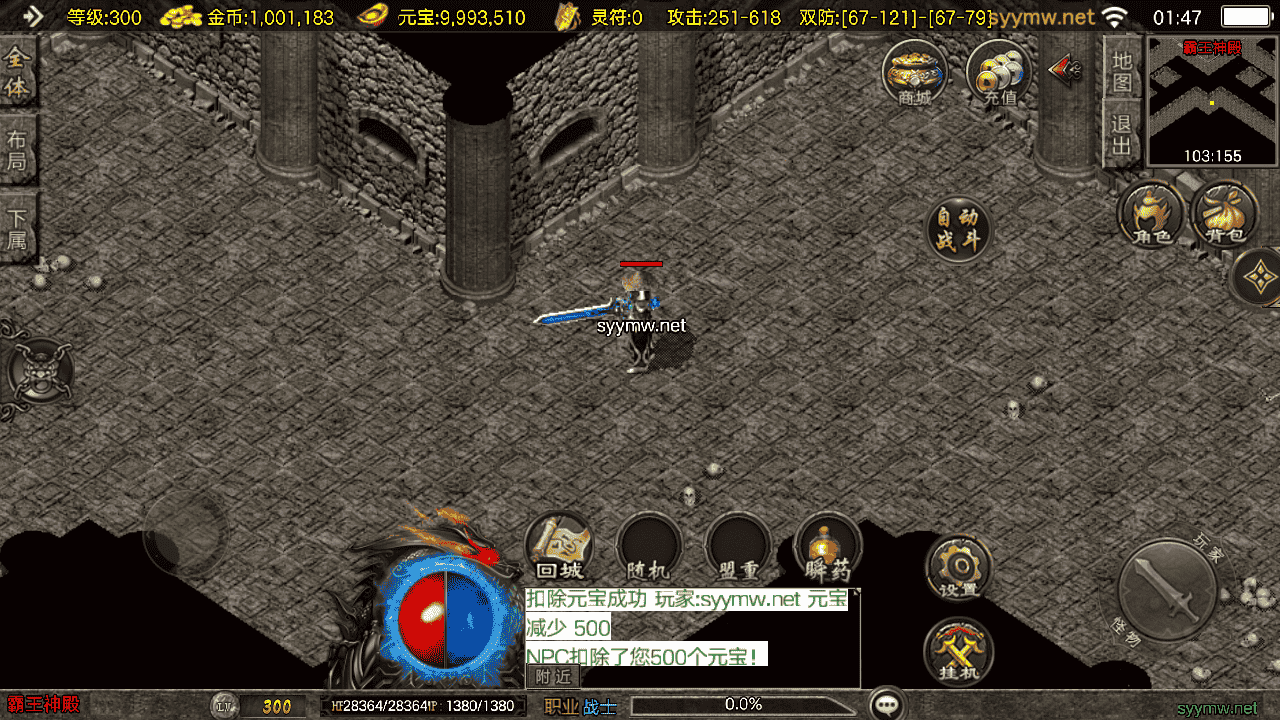Click the 退出 exit tab
1280x720 pixels.
click(x=1122, y=134)
